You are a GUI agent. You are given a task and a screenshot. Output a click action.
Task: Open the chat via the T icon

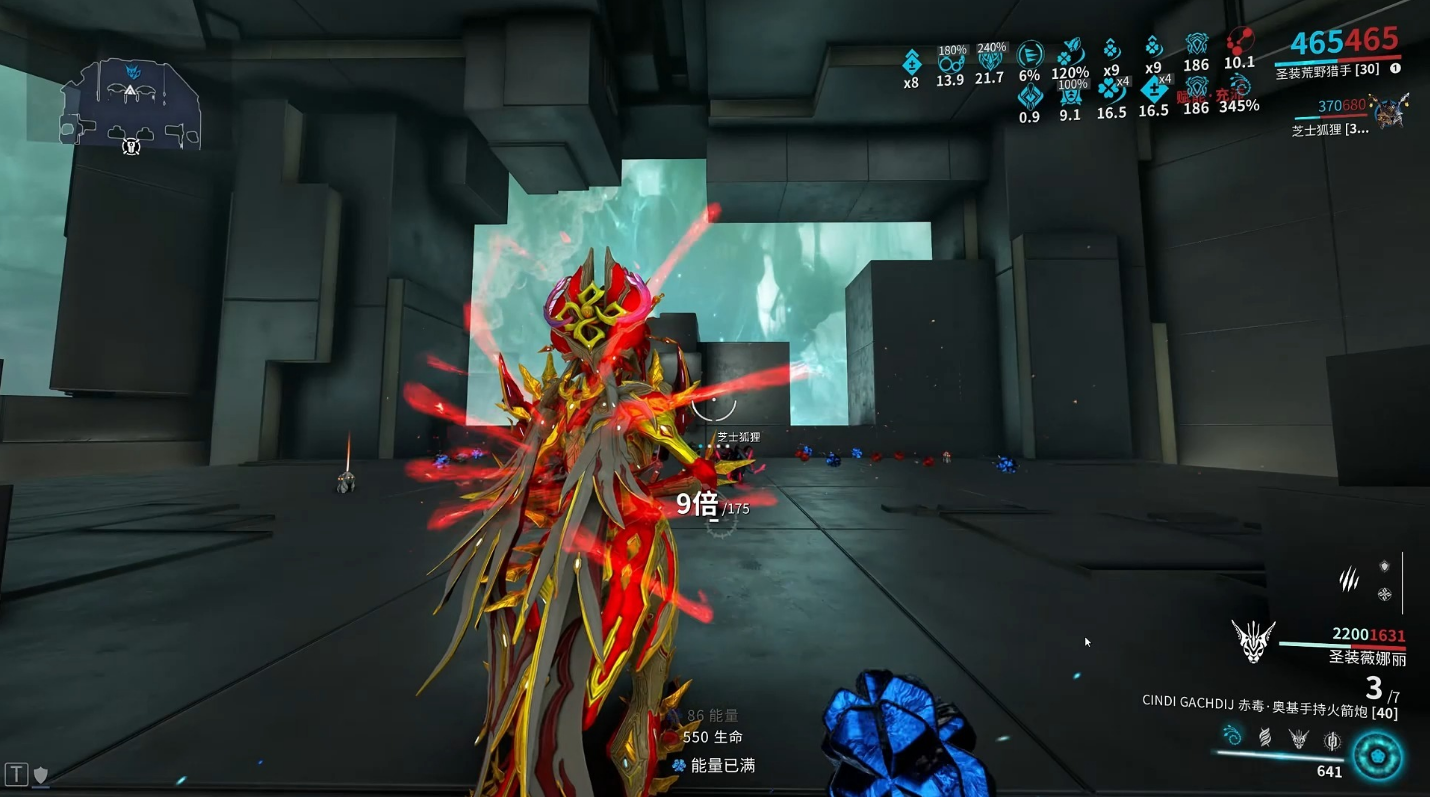click(x=16, y=773)
